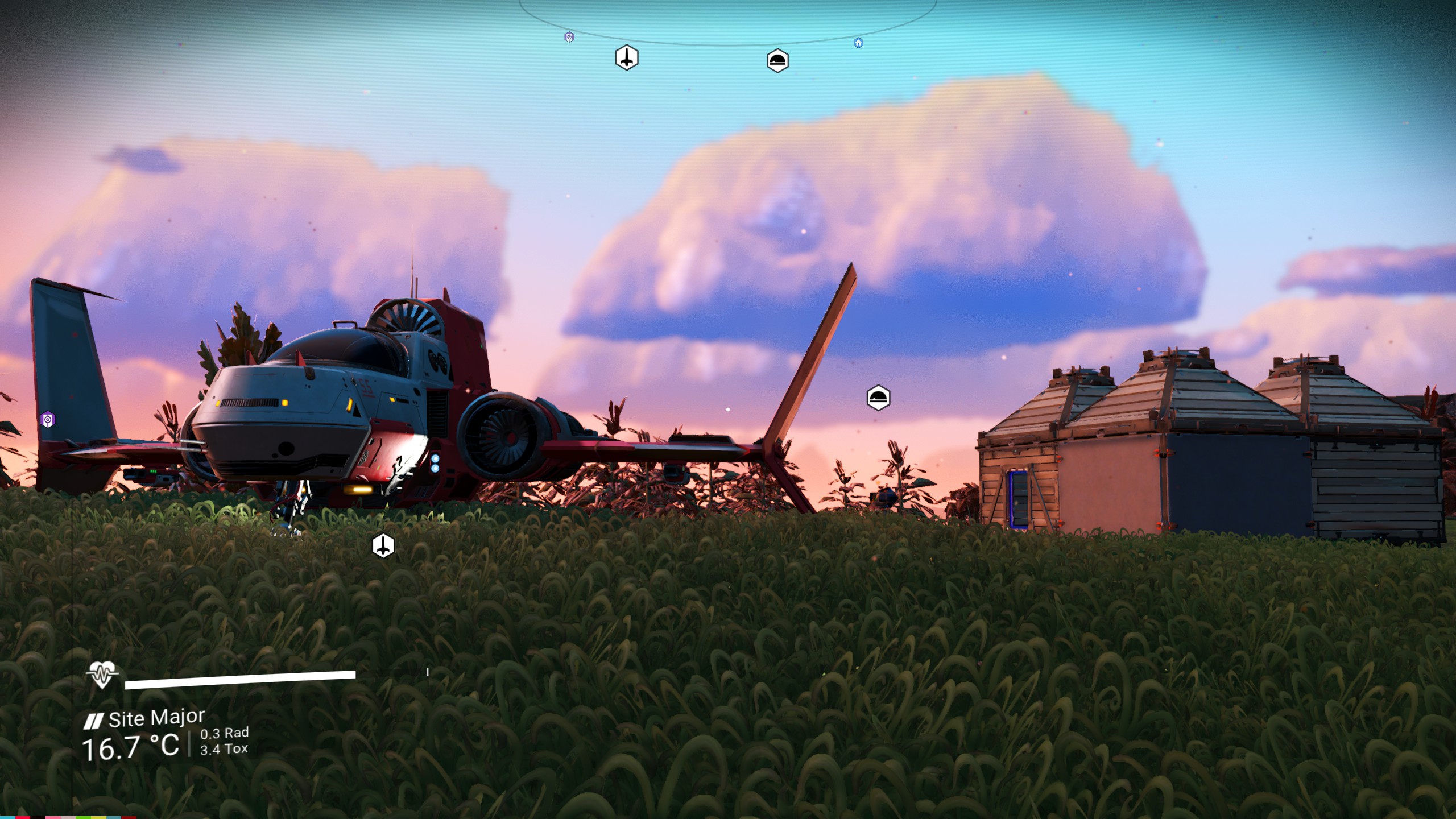The height and width of the screenshot is (819, 1456).
Task: Click the blue home base compass marker
Action: (858, 43)
